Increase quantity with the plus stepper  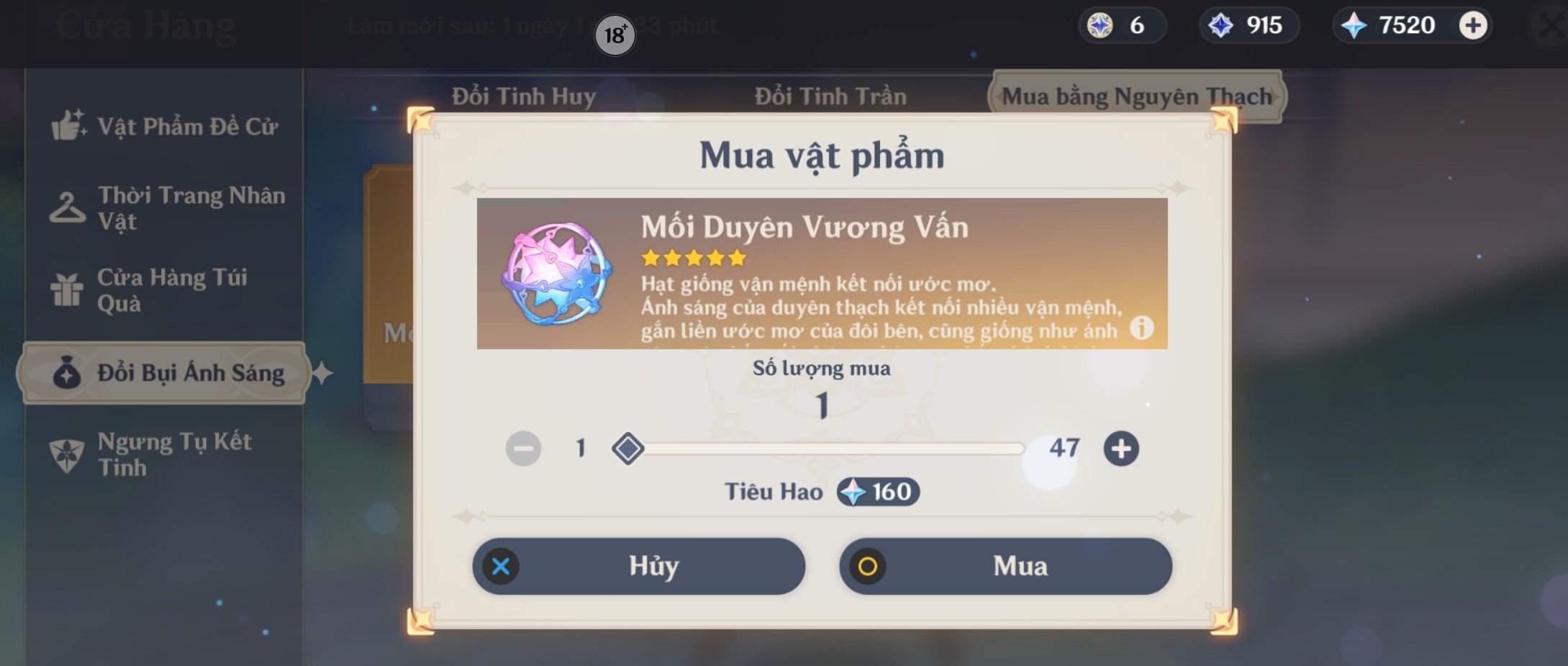coord(1123,448)
